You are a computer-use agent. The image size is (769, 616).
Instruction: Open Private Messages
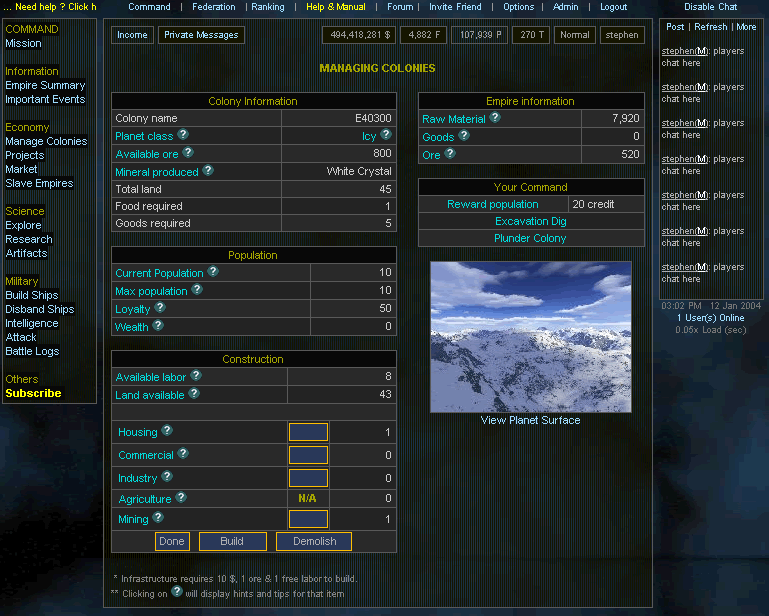tap(201, 35)
